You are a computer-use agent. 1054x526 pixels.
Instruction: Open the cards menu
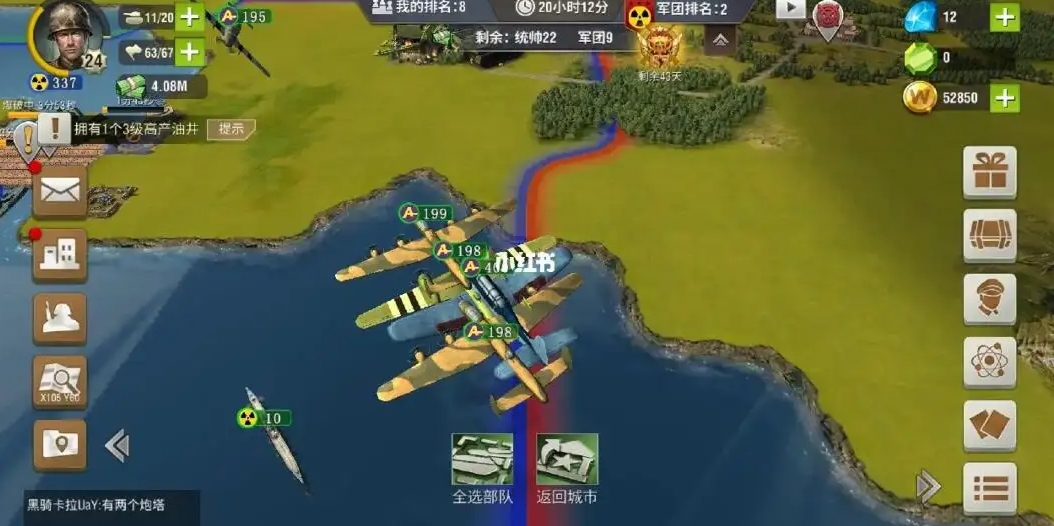coord(989,426)
